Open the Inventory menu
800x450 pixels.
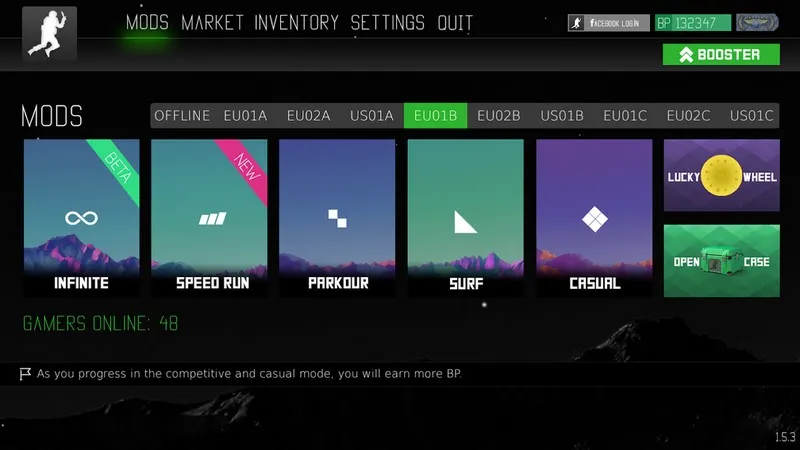tap(296, 23)
